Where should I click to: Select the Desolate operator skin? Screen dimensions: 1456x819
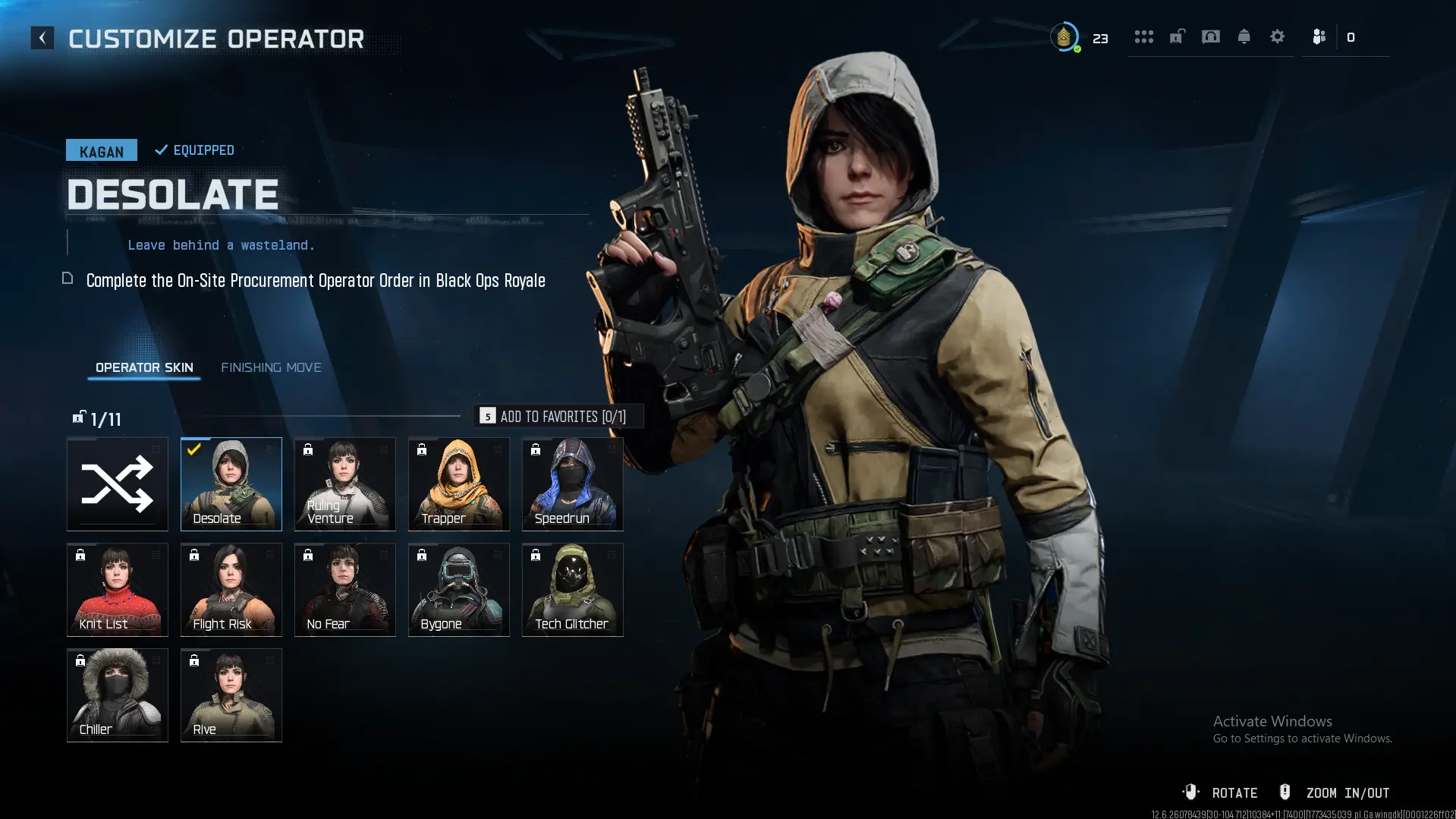click(231, 484)
